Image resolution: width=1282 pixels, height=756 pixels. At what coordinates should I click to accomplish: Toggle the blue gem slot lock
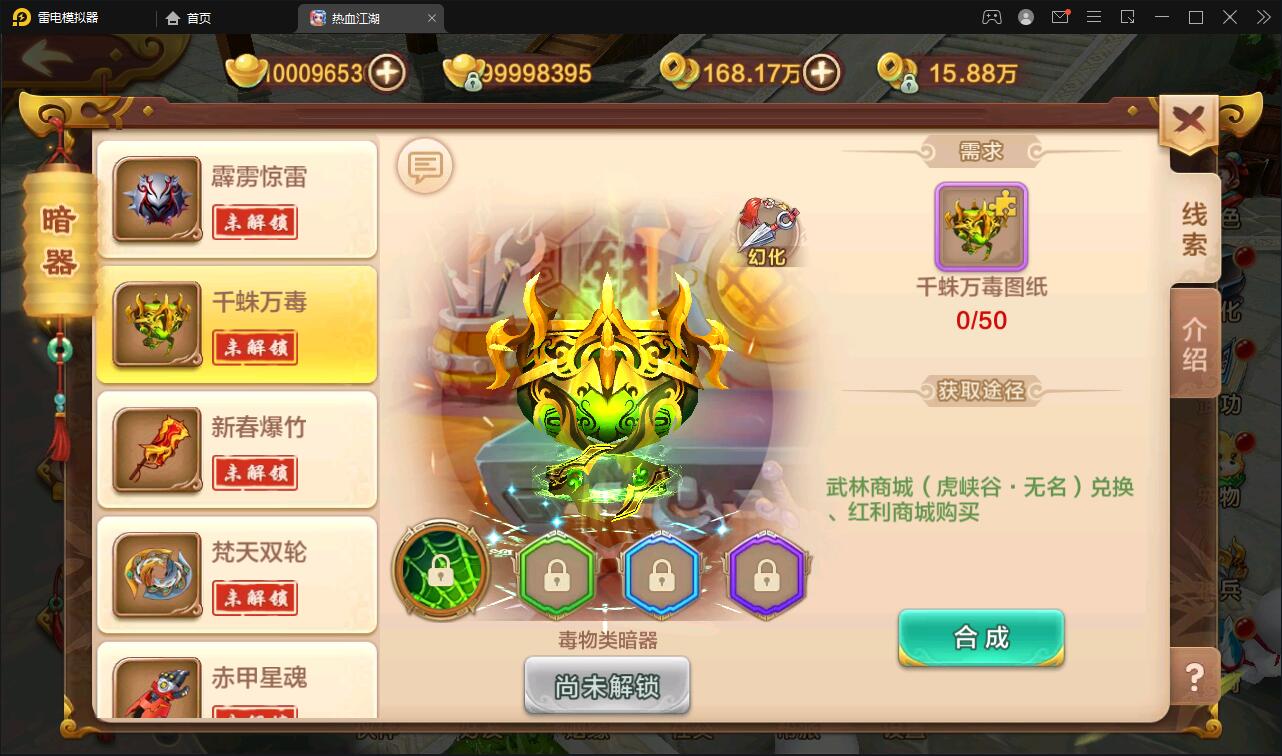pyautogui.click(x=662, y=574)
